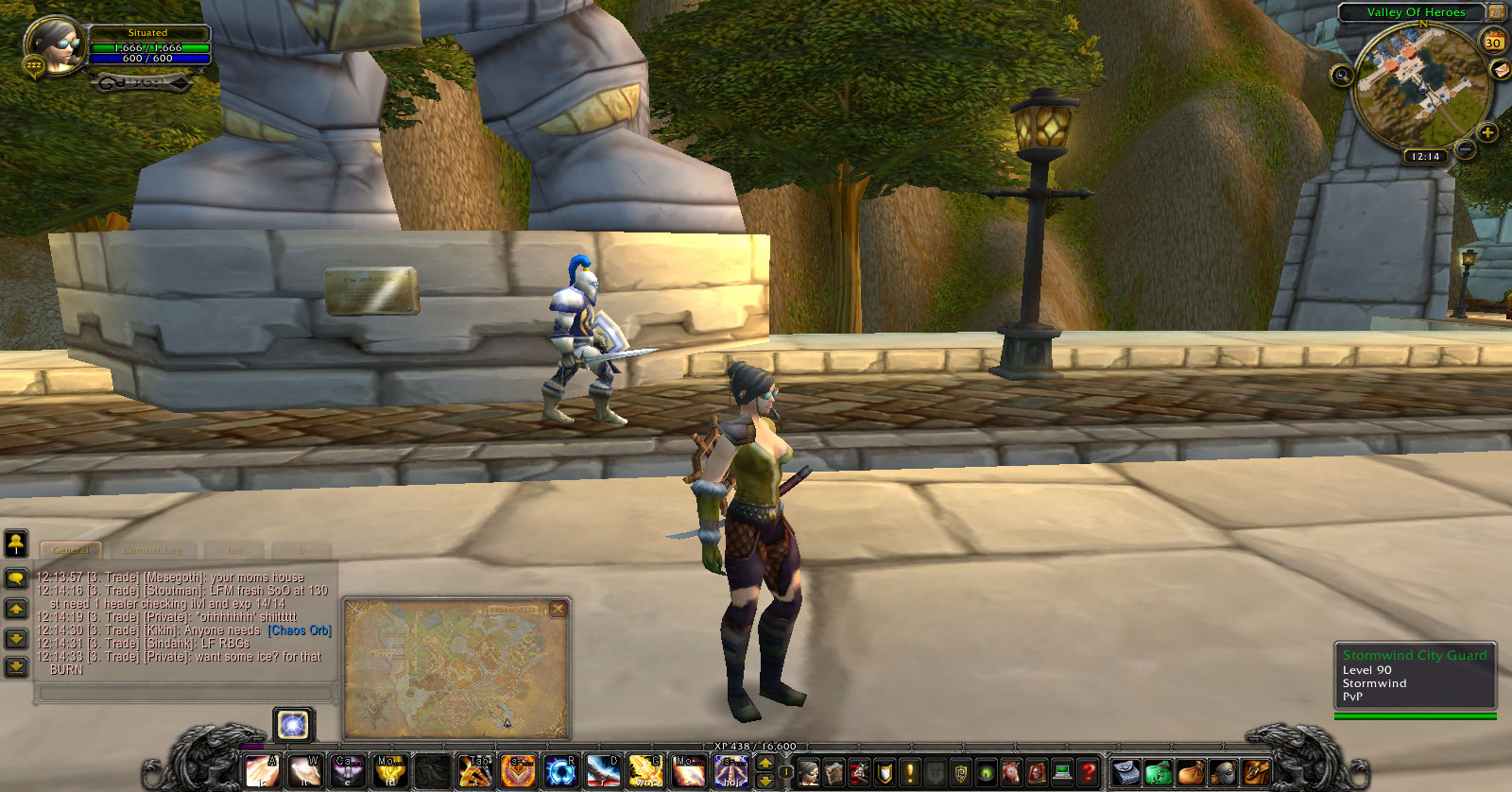Viewport: 1512px width, 792px height.
Task: Click the minimap zoom-out minus button
Action: pyautogui.click(x=1465, y=149)
